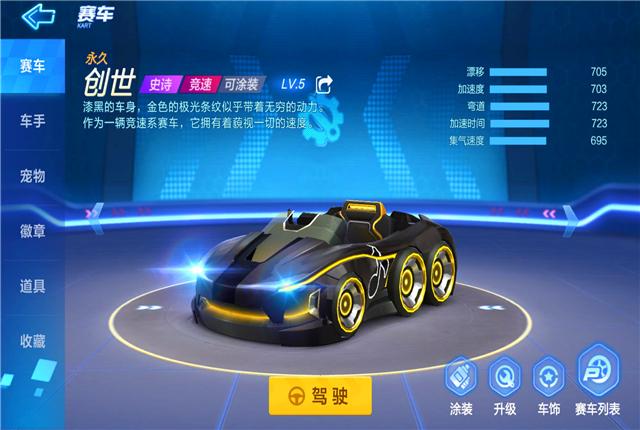Viewport: 640px width, 430px height.
Task: Open the 收藏 tab
Action: 33,340
